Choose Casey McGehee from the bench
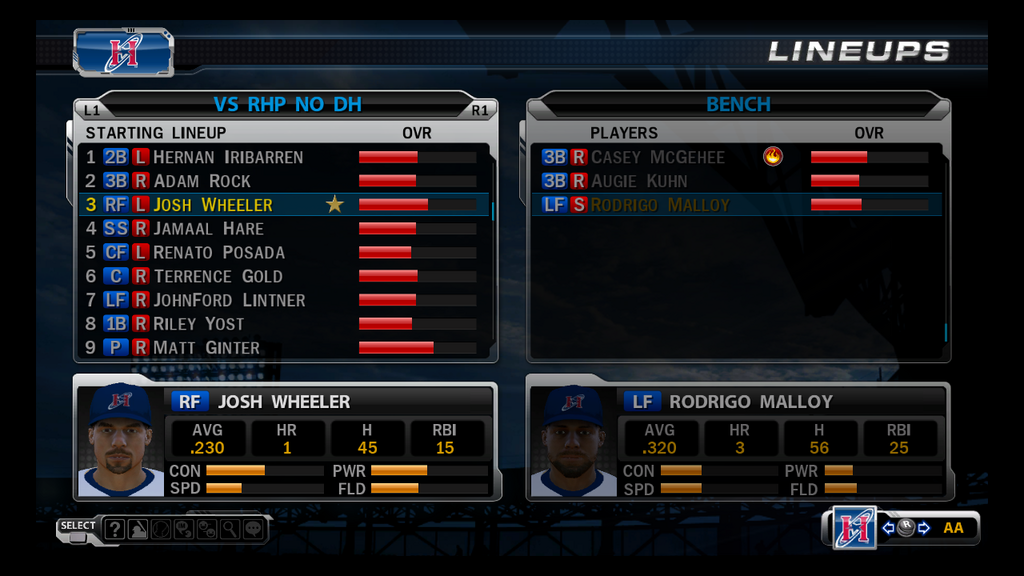The height and width of the screenshot is (576, 1024). click(x=657, y=157)
